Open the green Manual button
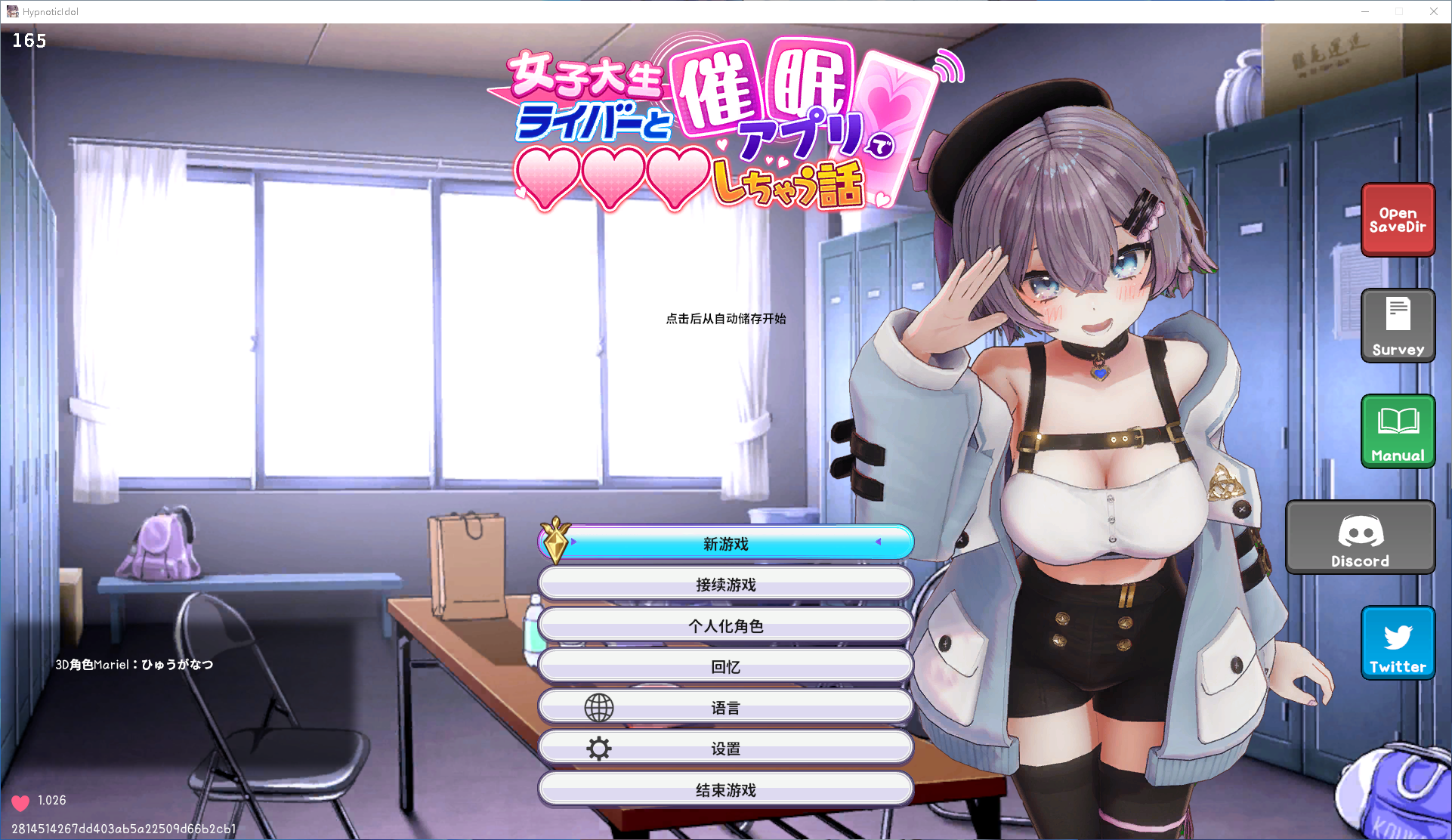This screenshot has height=840, width=1452. pos(1398,431)
